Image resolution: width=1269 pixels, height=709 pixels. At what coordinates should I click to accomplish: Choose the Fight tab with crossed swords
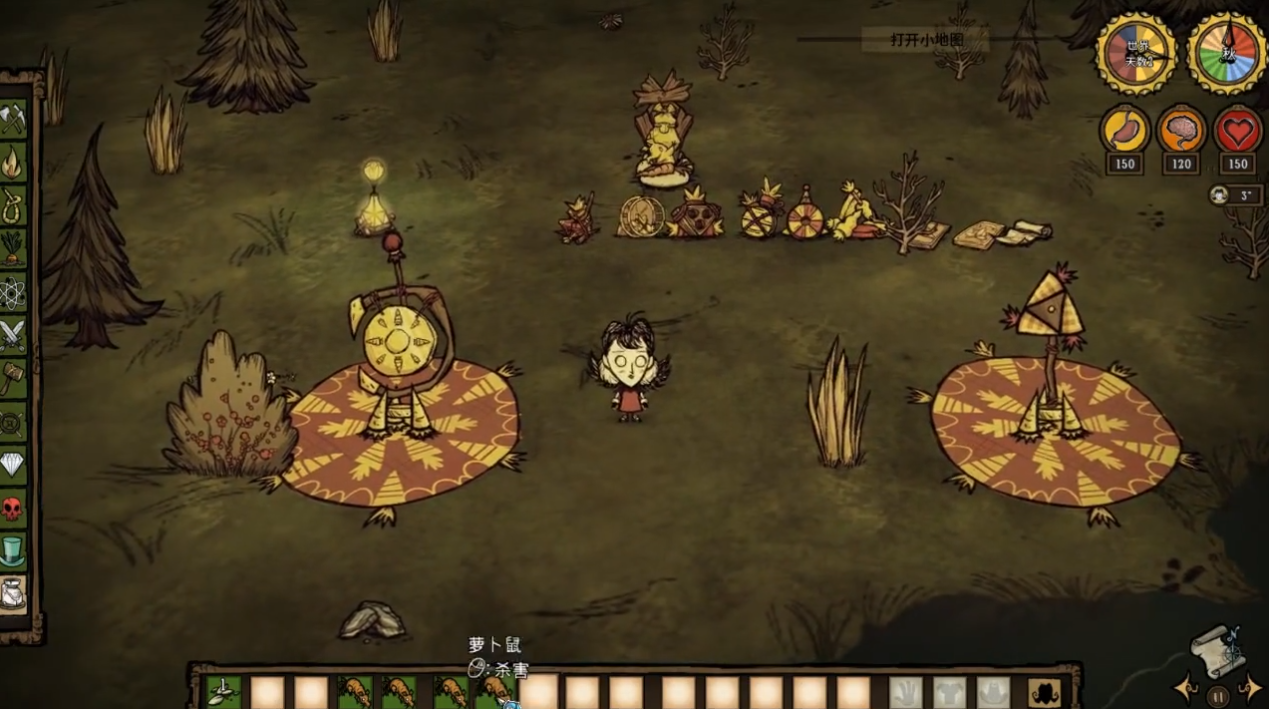point(13,334)
